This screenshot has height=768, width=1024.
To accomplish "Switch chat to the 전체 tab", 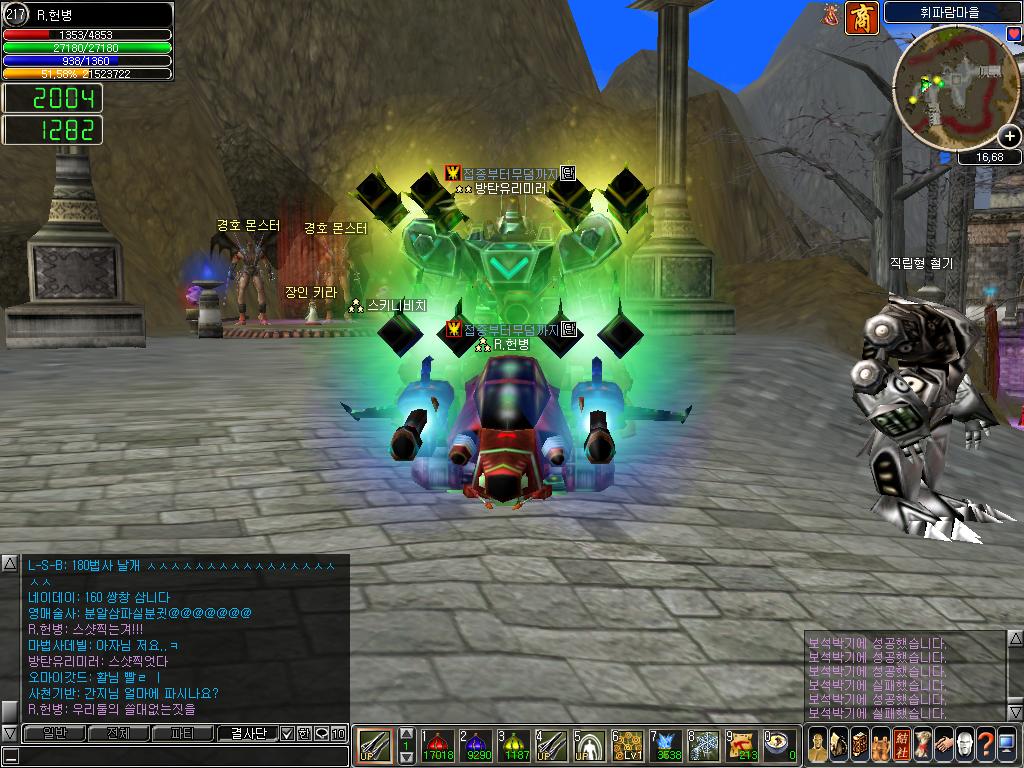I will click(118, 733).
